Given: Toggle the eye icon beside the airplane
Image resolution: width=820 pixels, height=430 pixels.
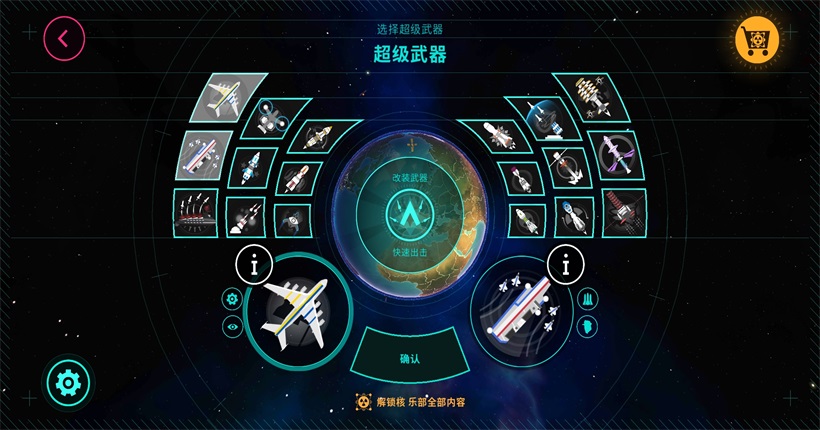Looking at the screenshot, I should click(x=233, y=326).
